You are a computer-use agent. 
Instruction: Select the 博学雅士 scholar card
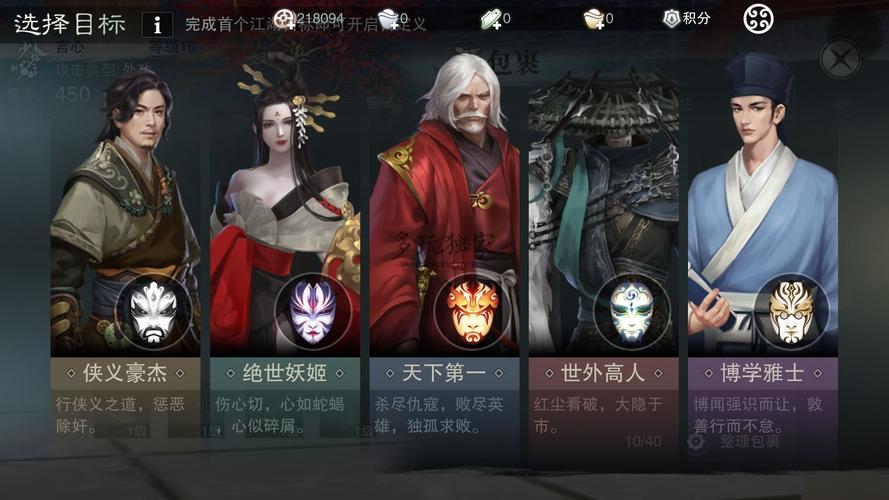click(762, 250)
